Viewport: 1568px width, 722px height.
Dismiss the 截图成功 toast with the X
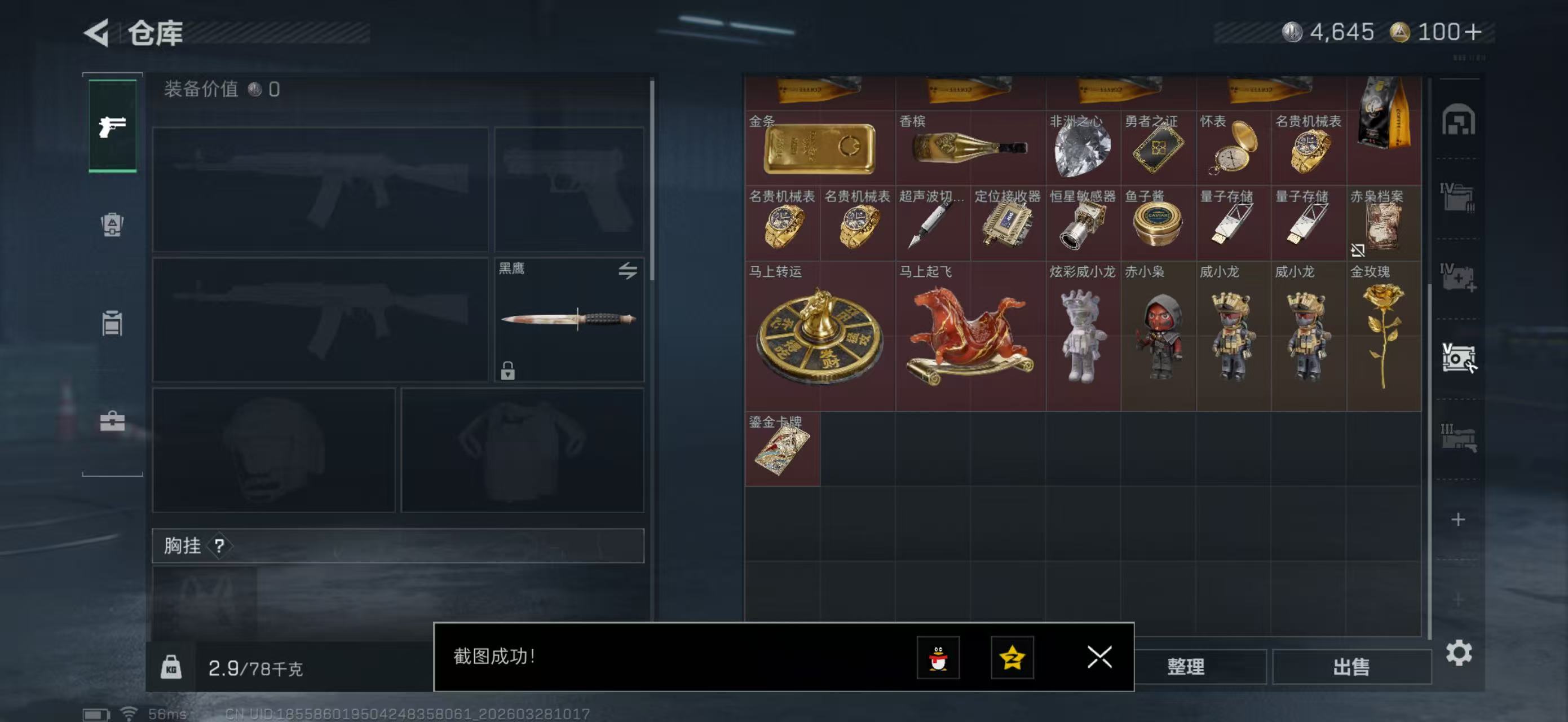(1099, 658)
